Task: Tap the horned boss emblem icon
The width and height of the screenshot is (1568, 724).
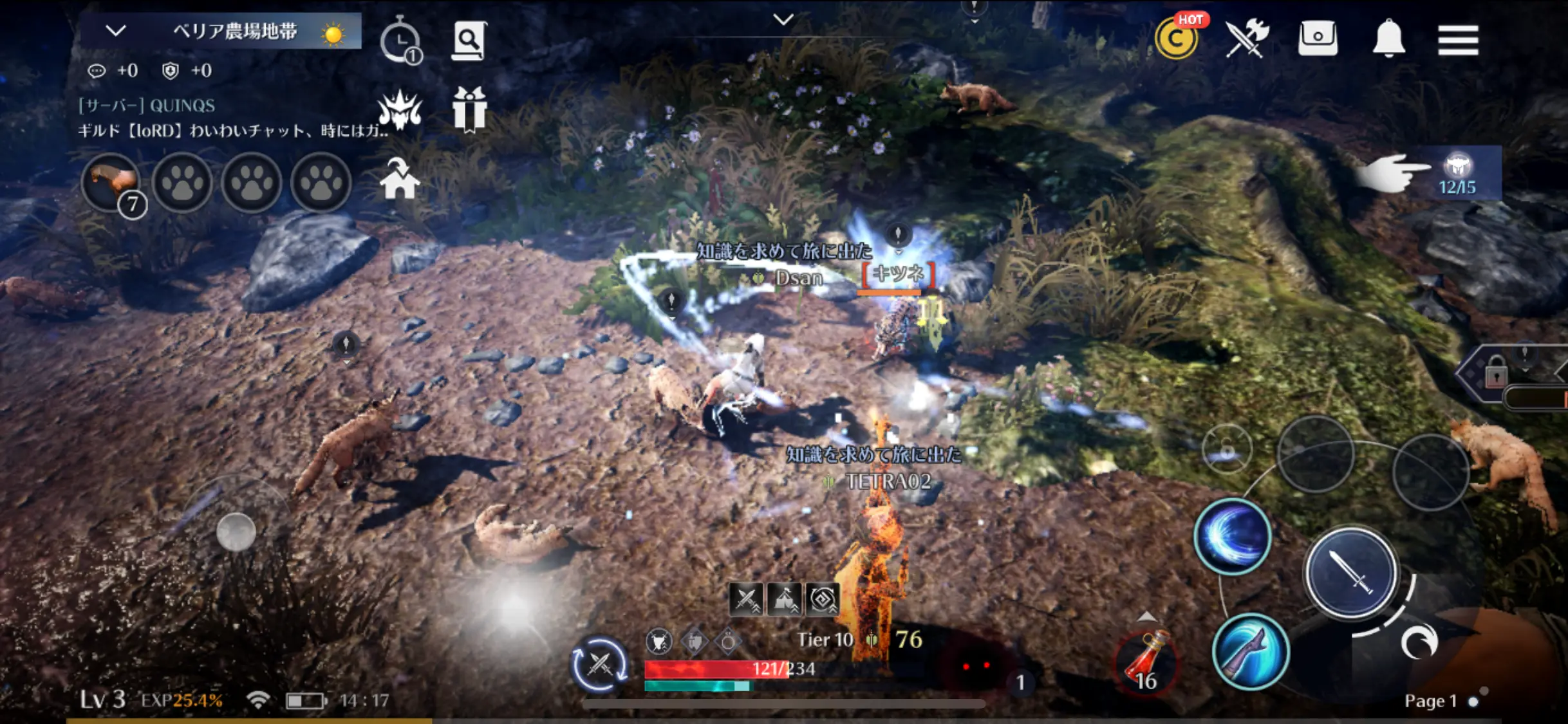Action: tap(400, 109)
